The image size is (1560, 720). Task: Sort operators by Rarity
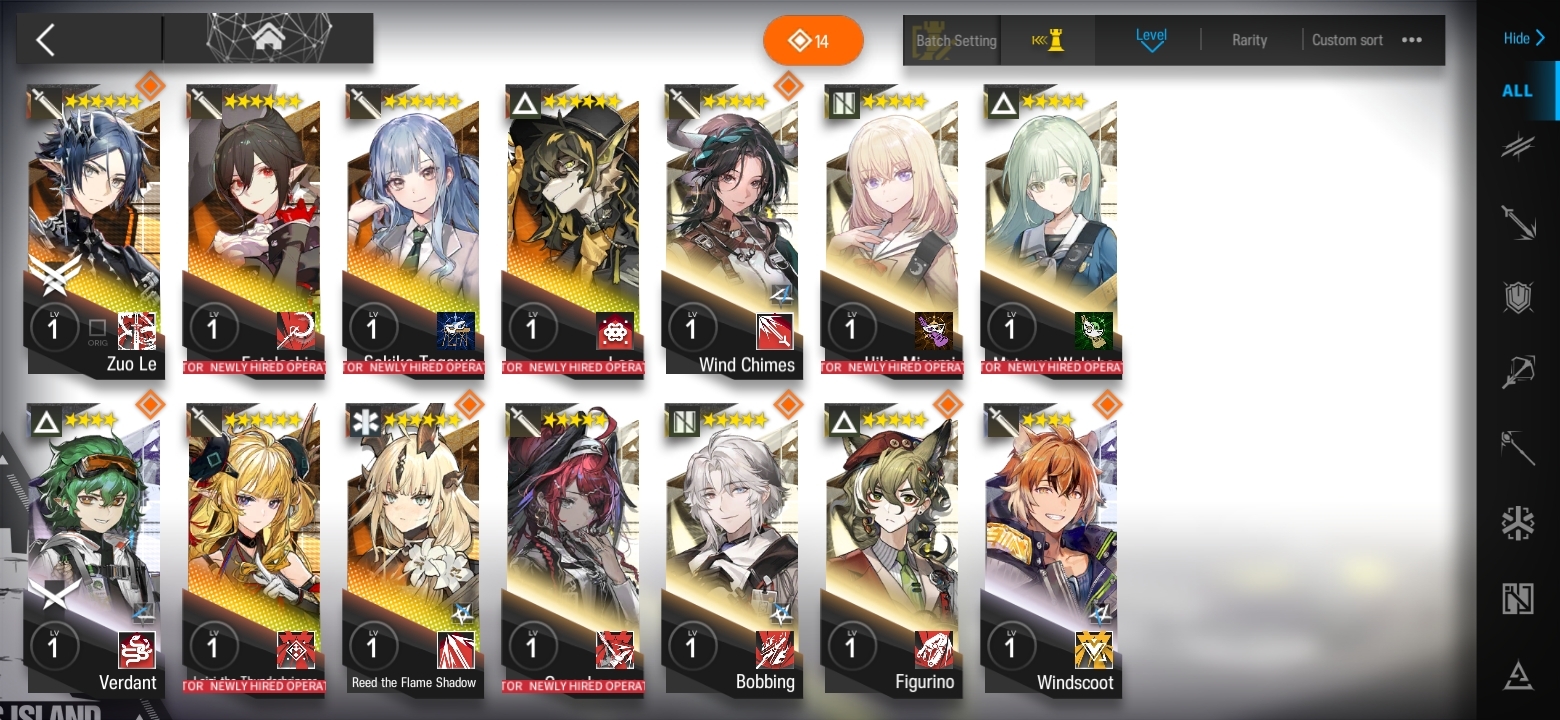click(x=1249, y=41)
